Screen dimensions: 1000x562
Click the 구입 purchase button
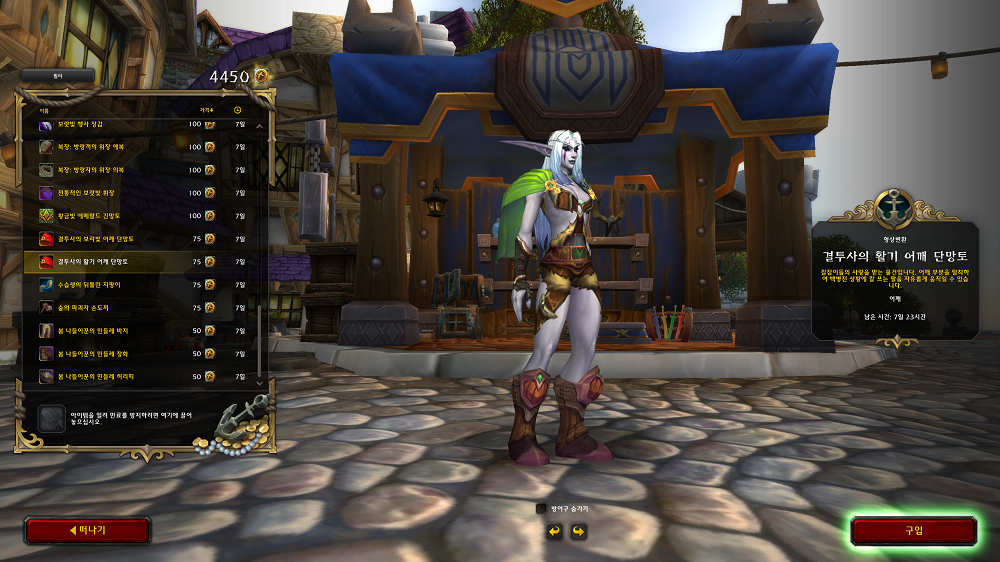[914, 531]
